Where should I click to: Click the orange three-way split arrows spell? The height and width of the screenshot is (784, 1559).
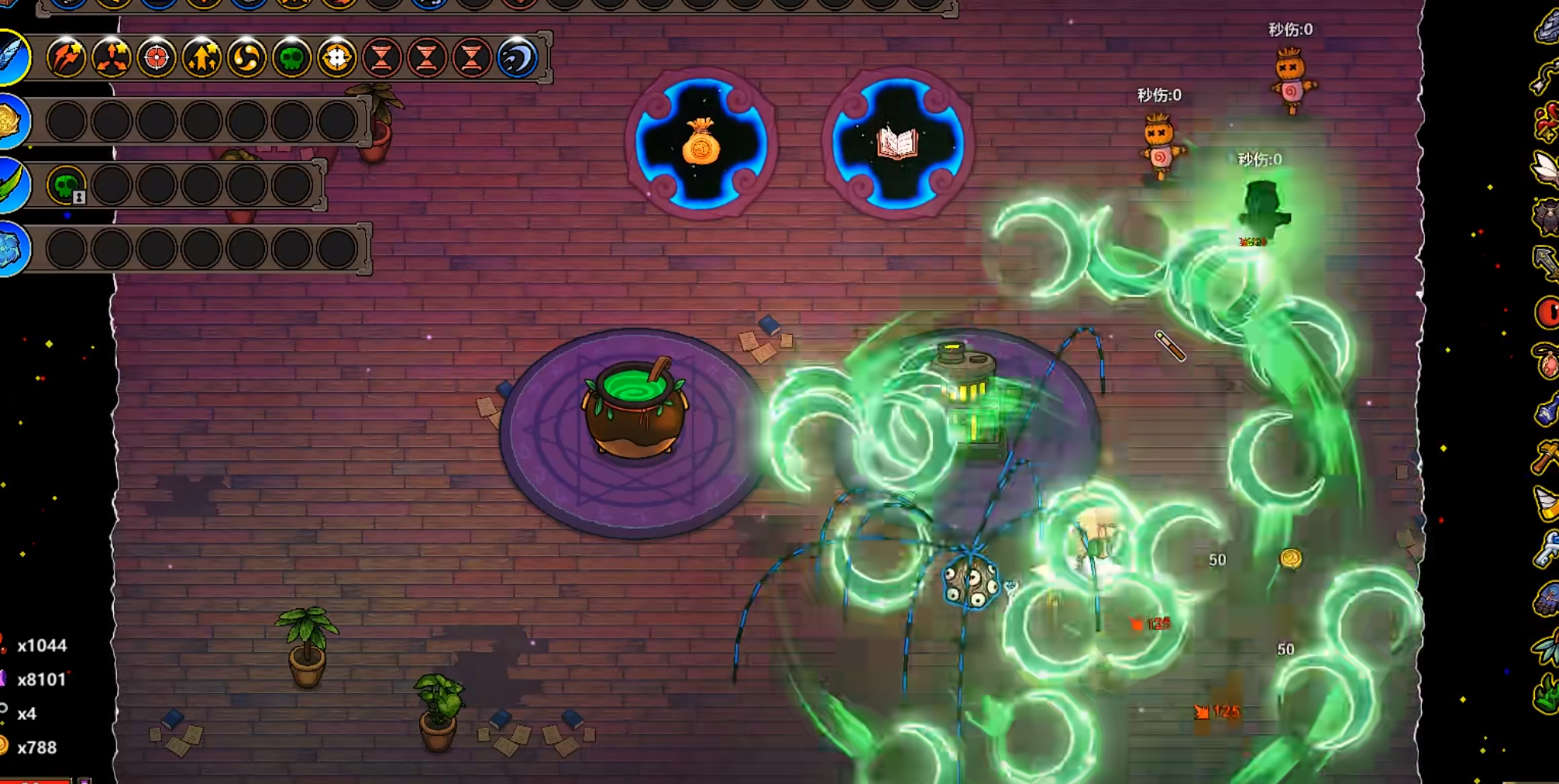click(x=111, y=57)
